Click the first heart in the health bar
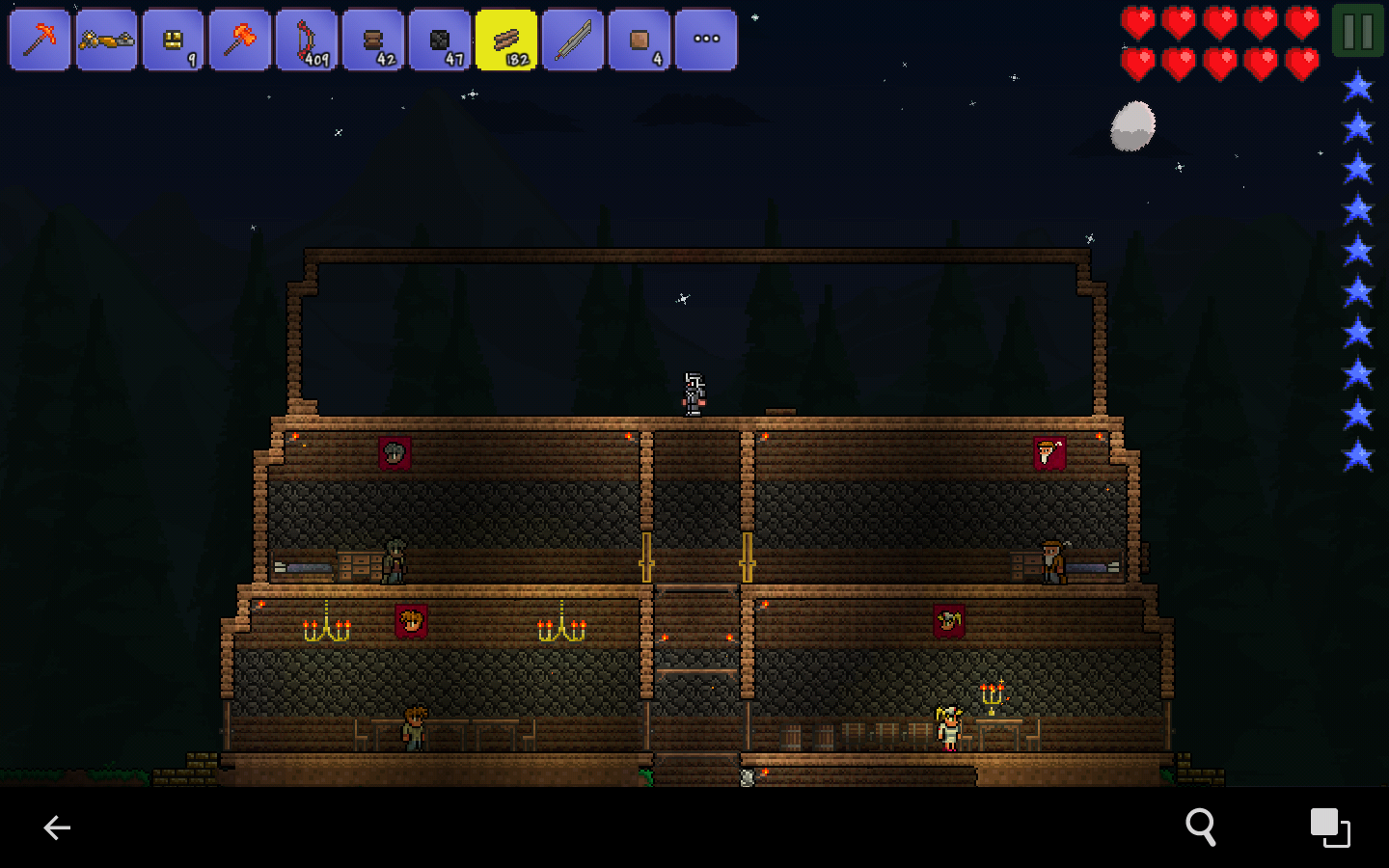 coord(1138,21)
